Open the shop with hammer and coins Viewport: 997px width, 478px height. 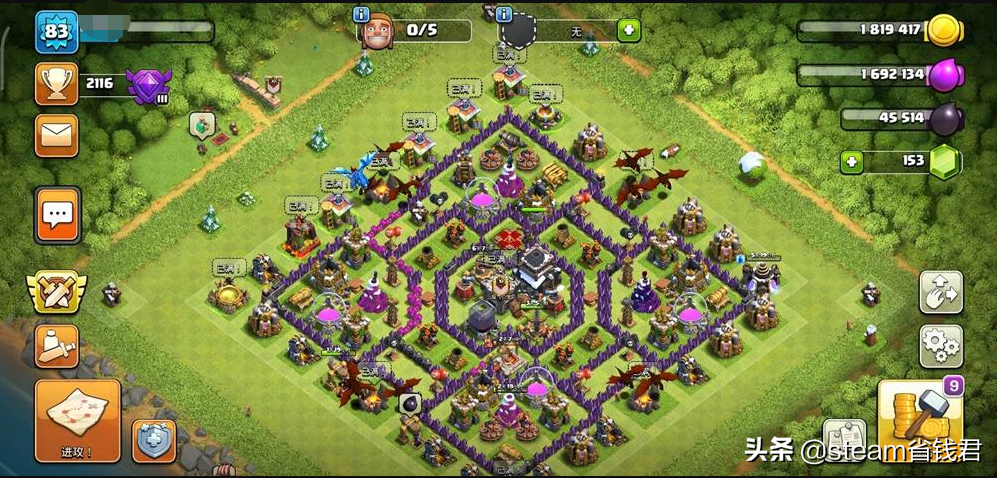920,415
